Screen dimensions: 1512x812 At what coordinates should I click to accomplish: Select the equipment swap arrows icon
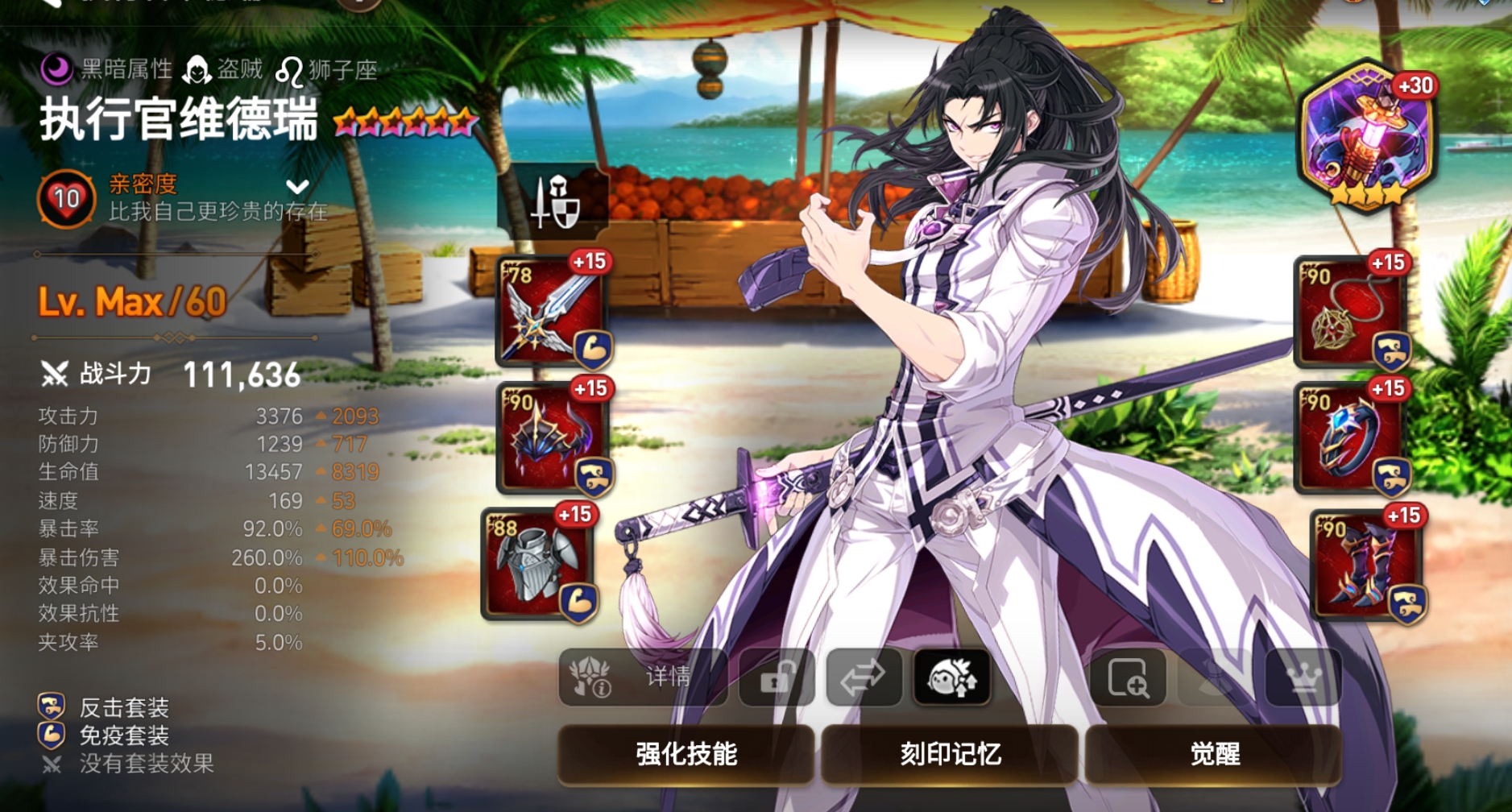coord(864,679)
